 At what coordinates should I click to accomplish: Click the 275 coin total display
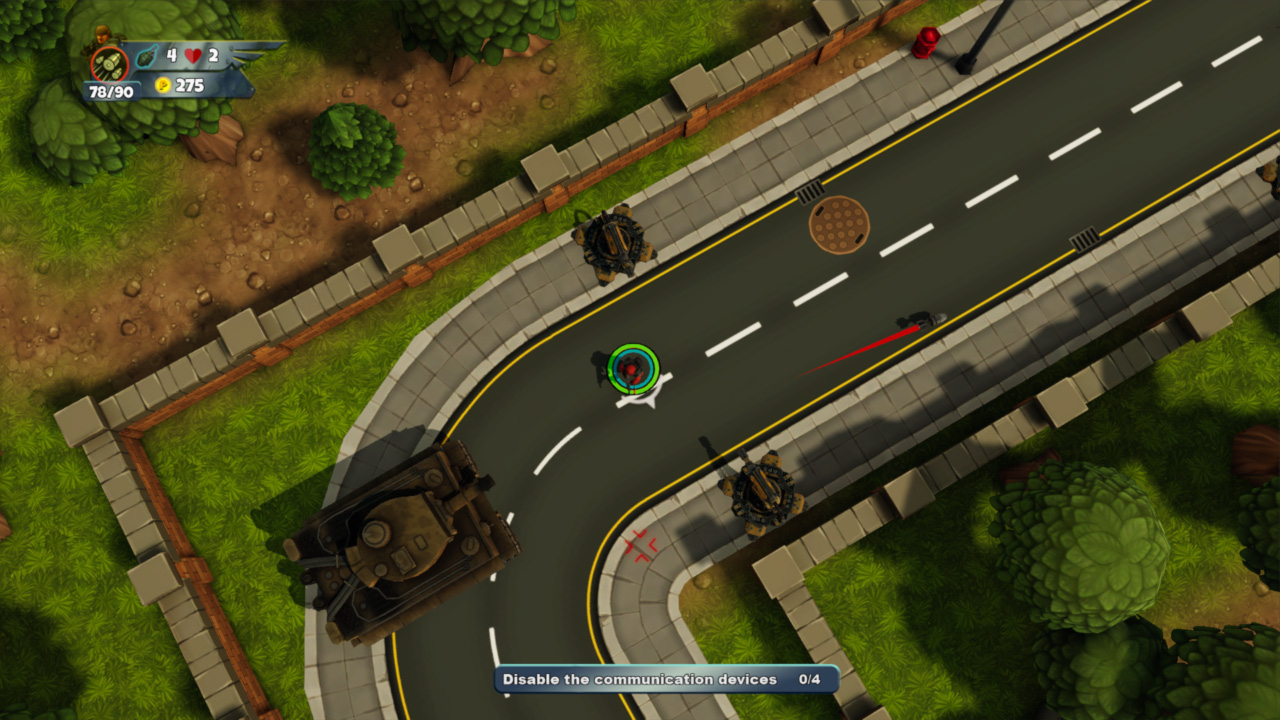190,85
